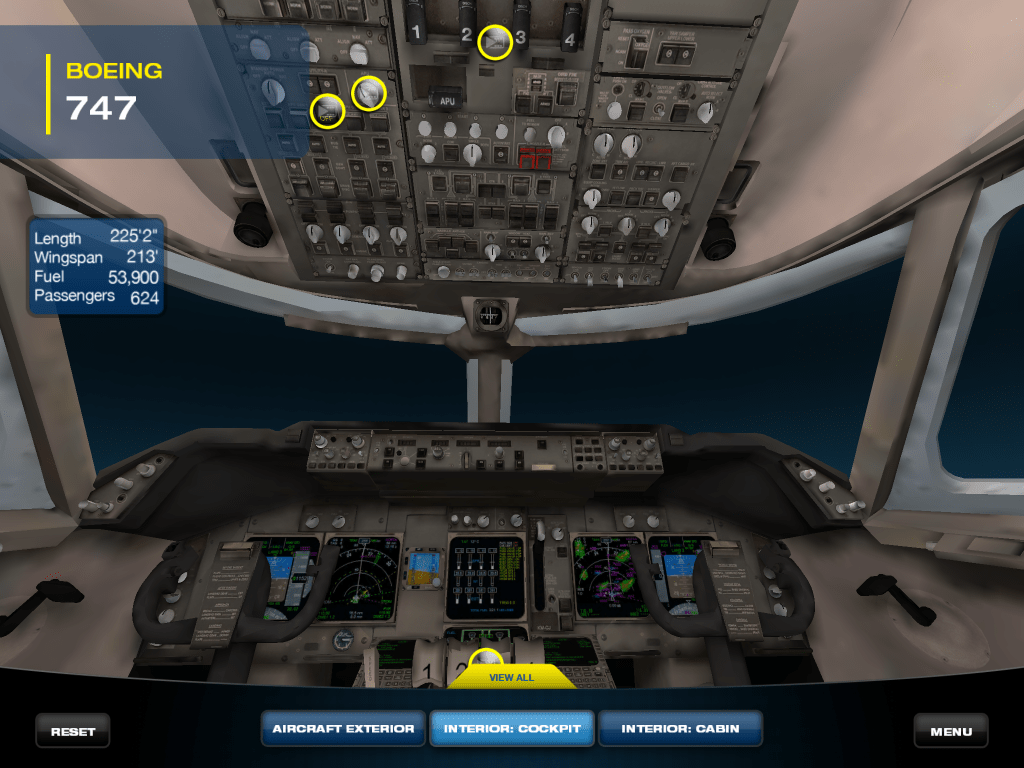
Task: Expand the yellow VIEW ALL tab
Action: 511,677
